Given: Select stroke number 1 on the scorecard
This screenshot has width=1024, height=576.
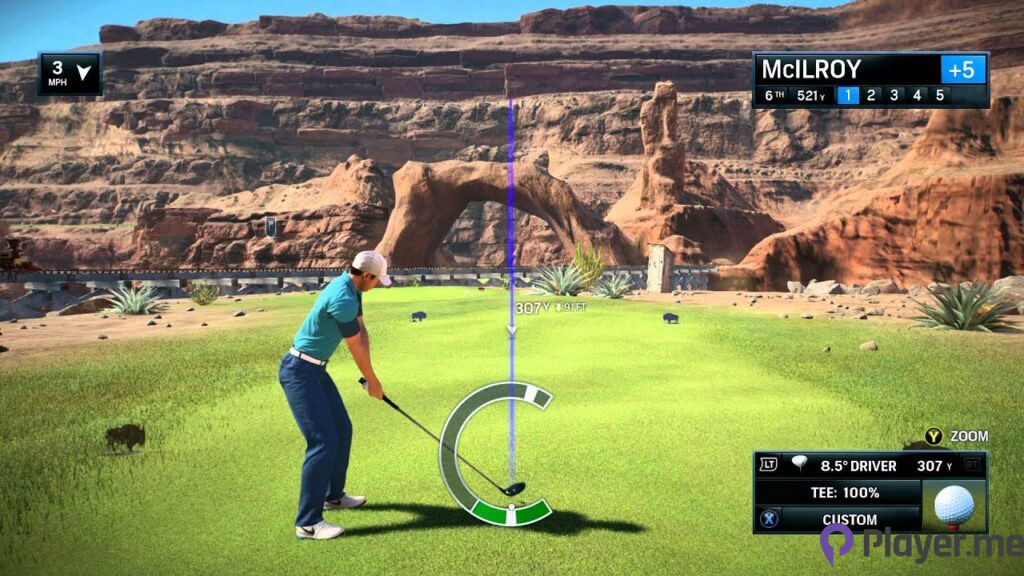Looking at the screenshot, I should (x=848, y=96).
